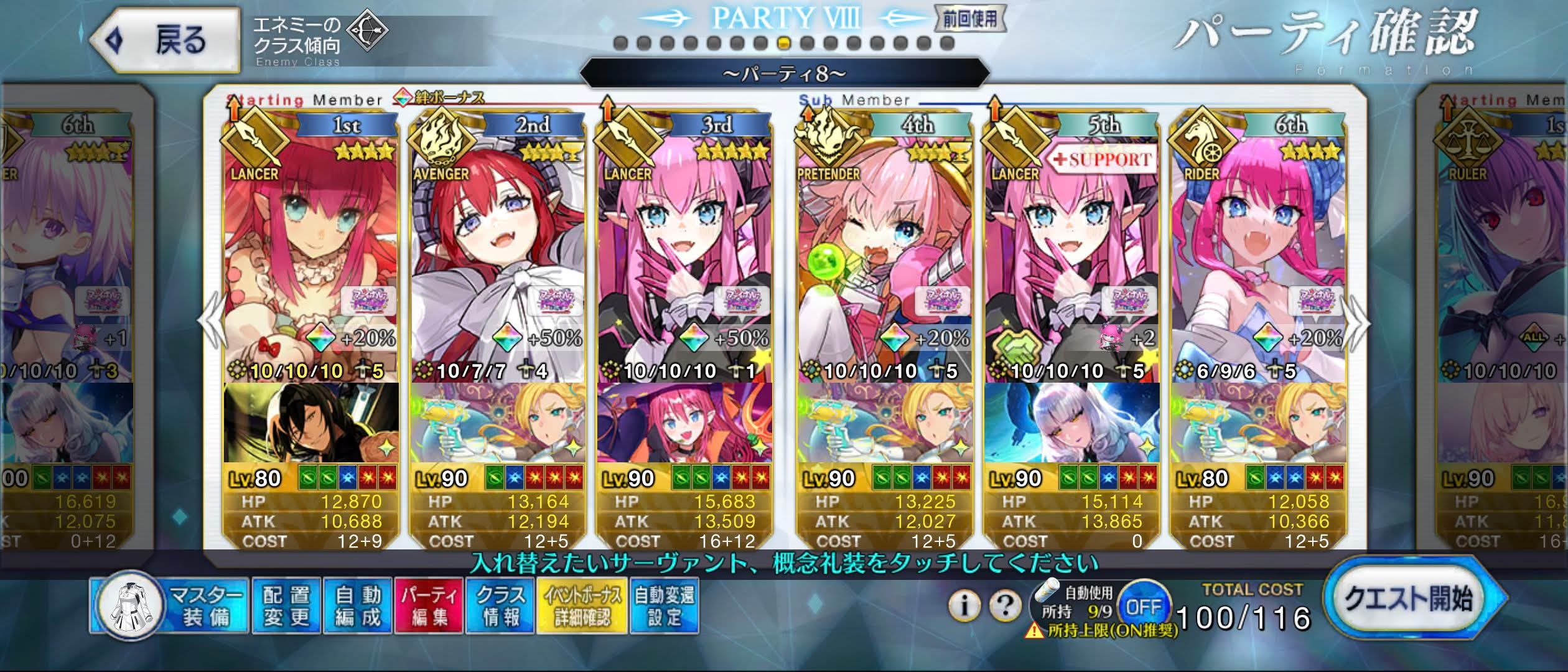
Task: Open the info 'i' icon
Action: tap(964, 605)
